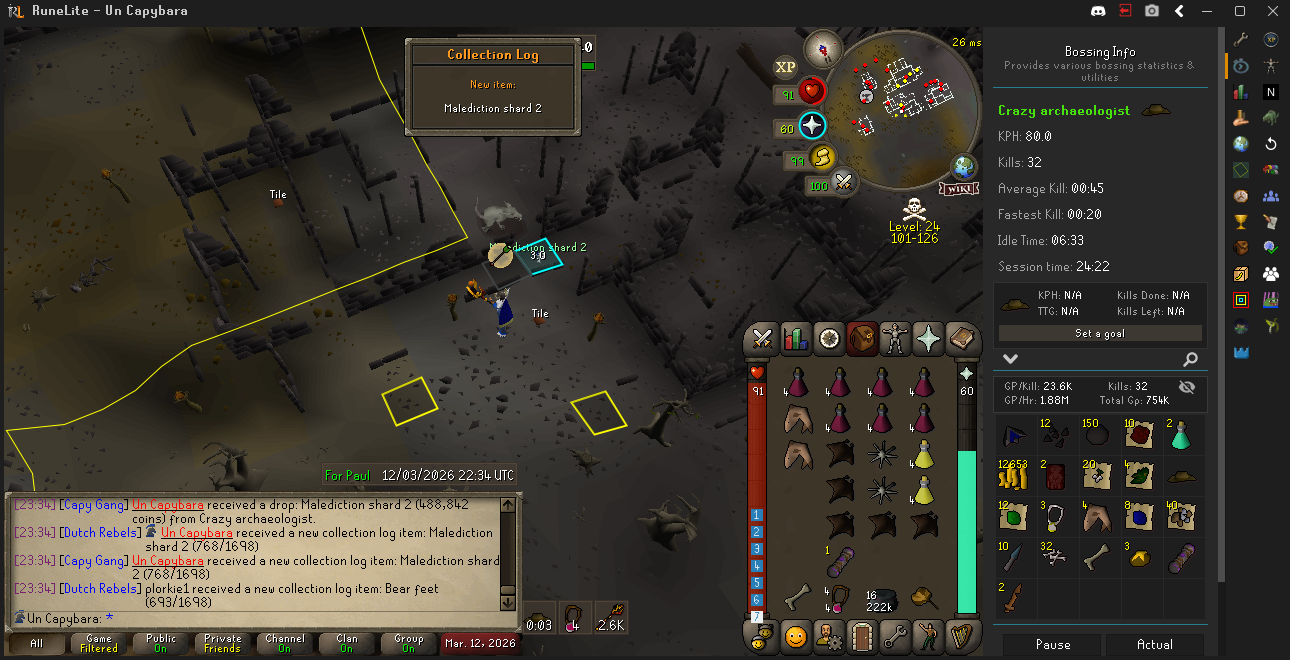Open the Logout door tab

(862, 635)
